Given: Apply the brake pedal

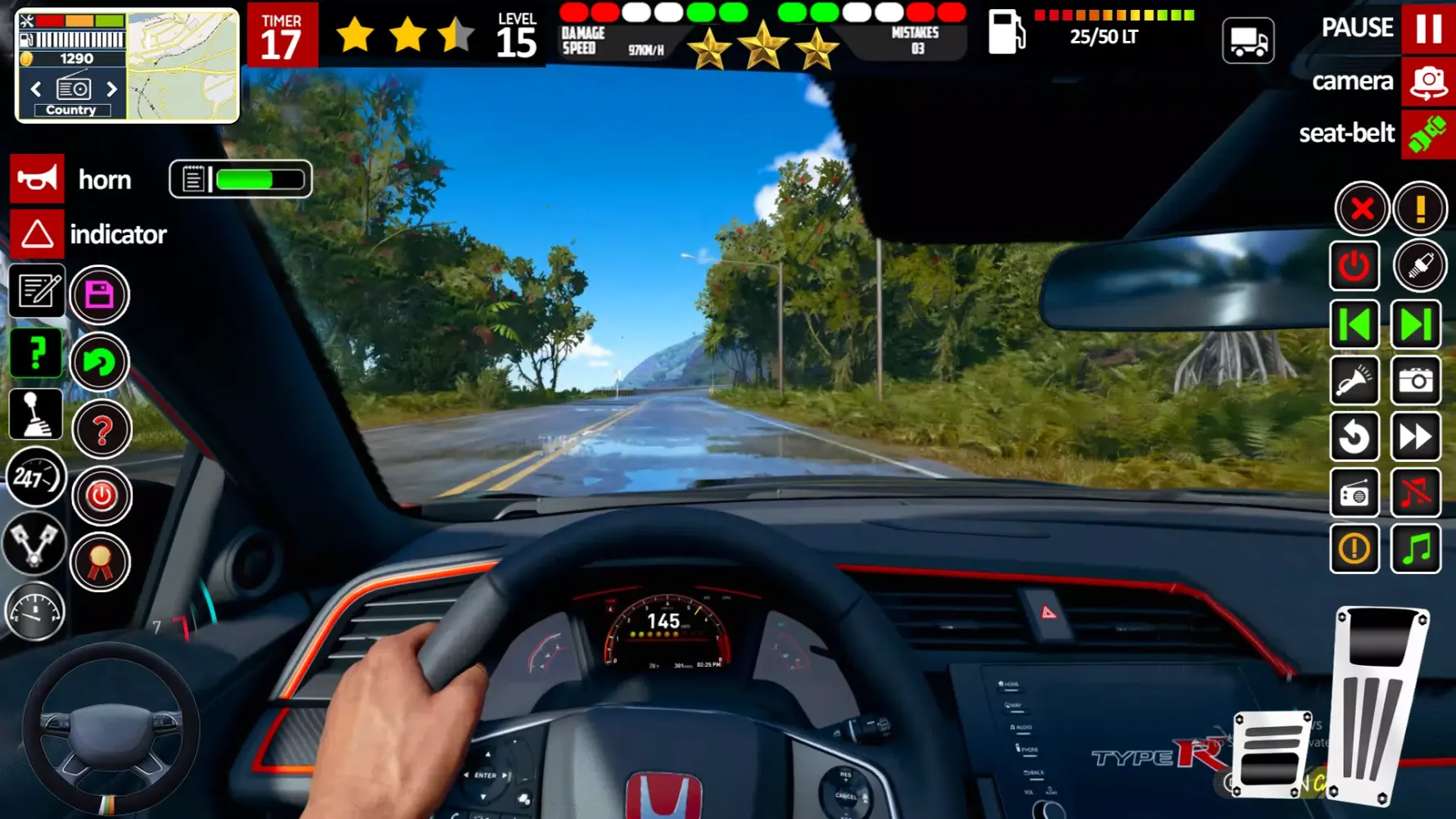Looking at the screenshot, I should point(1271,754).
